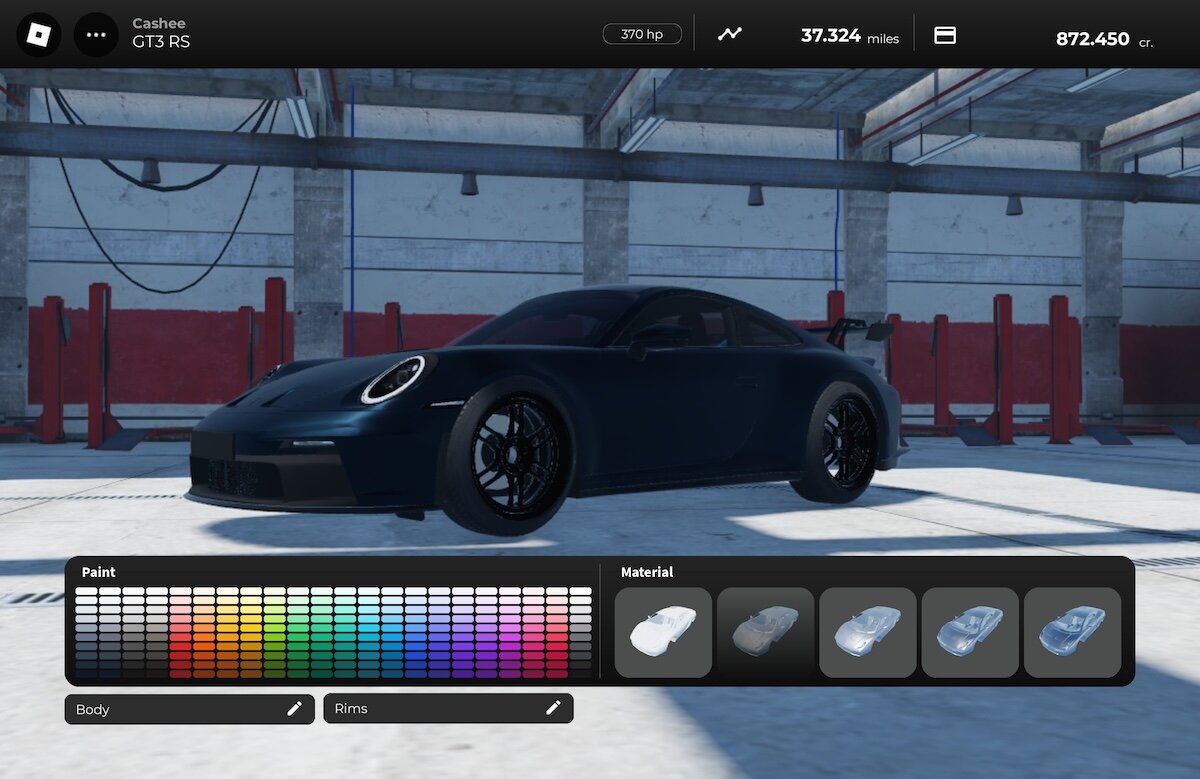The width and height of the screenshot is (1200, 779).
Task: Open the Roblox menu logo button
Action: (x=38, y=35)
